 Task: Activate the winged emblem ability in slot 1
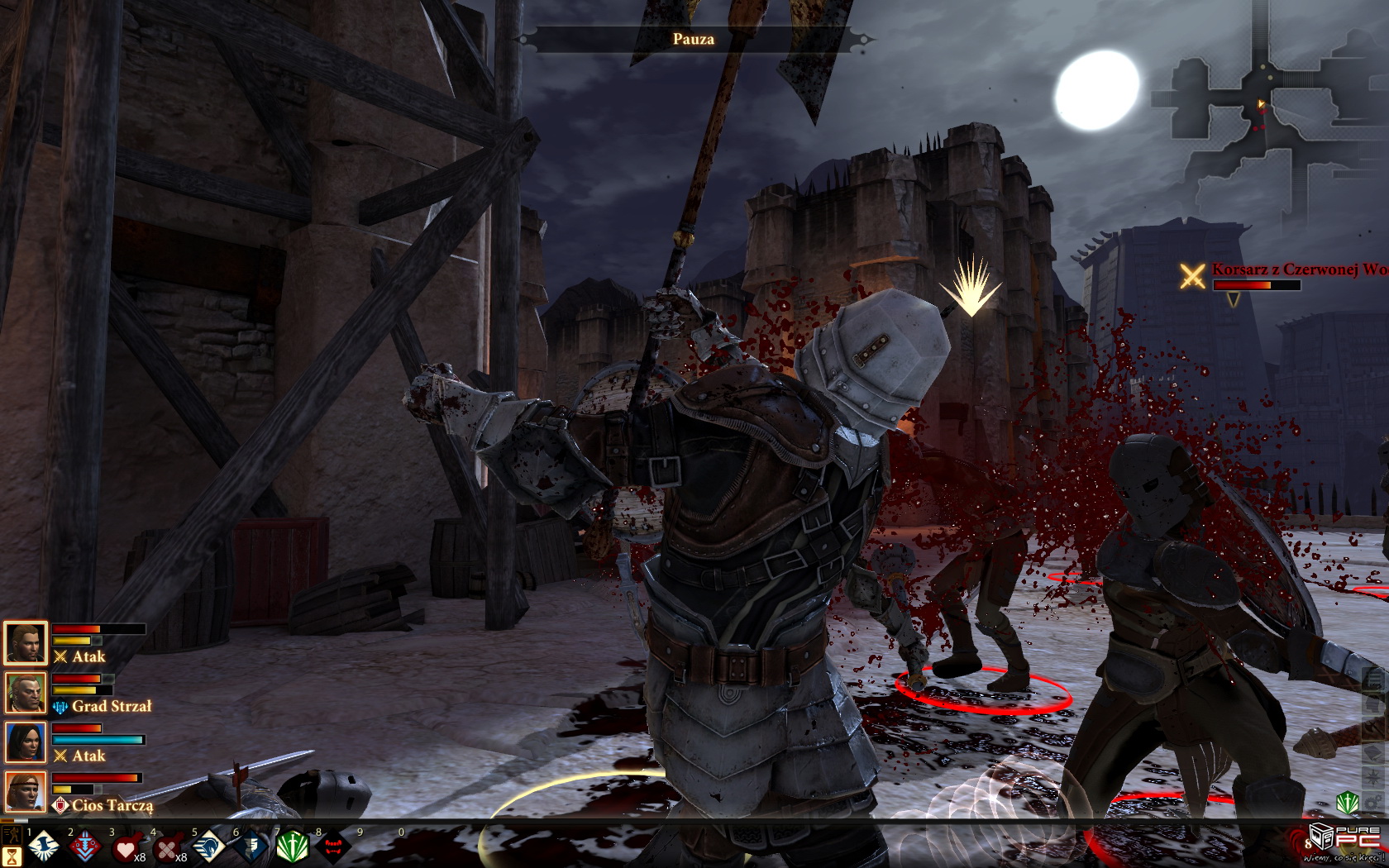click(x=43, y=848)
